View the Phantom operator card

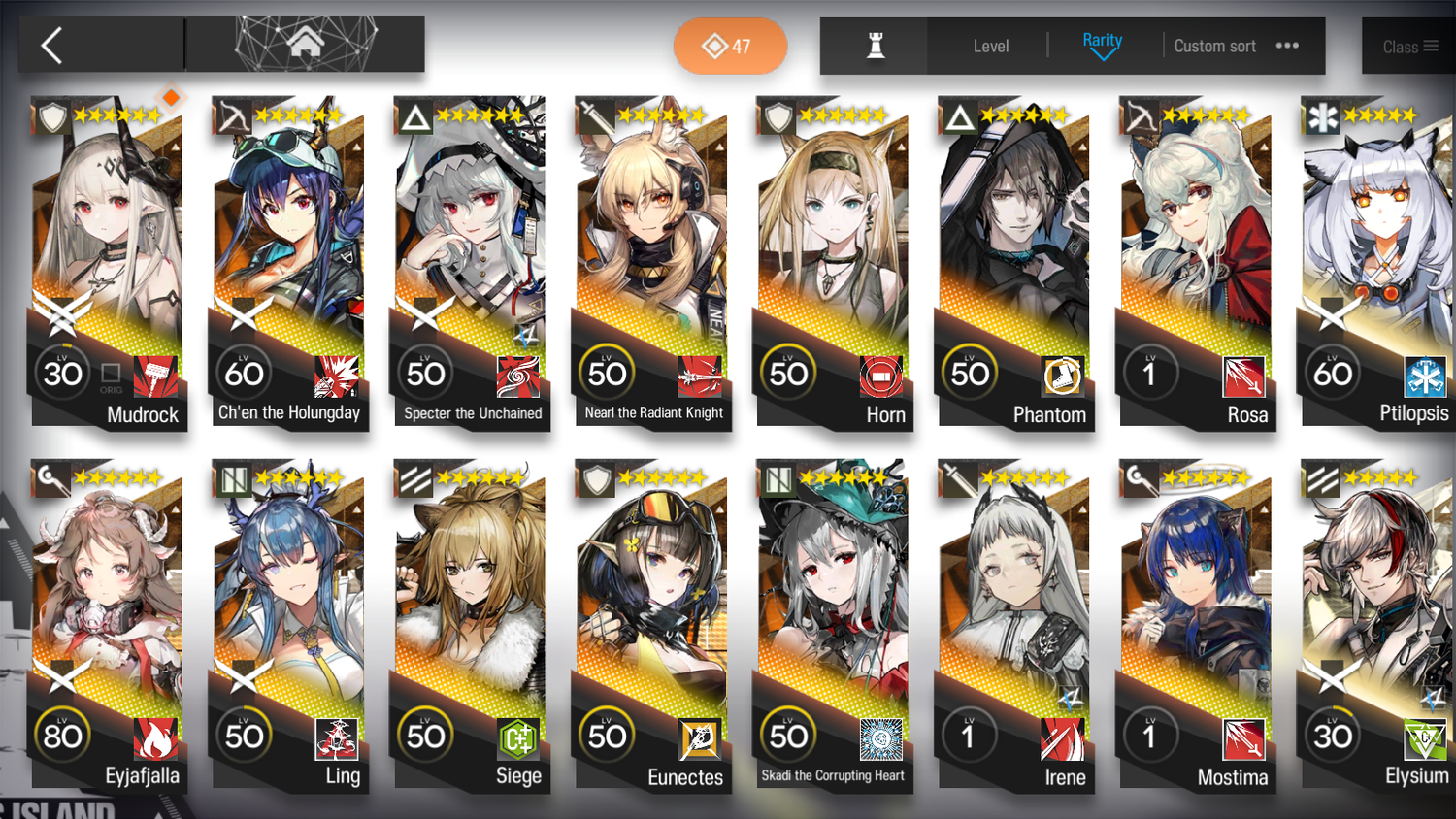point(1014,252)
